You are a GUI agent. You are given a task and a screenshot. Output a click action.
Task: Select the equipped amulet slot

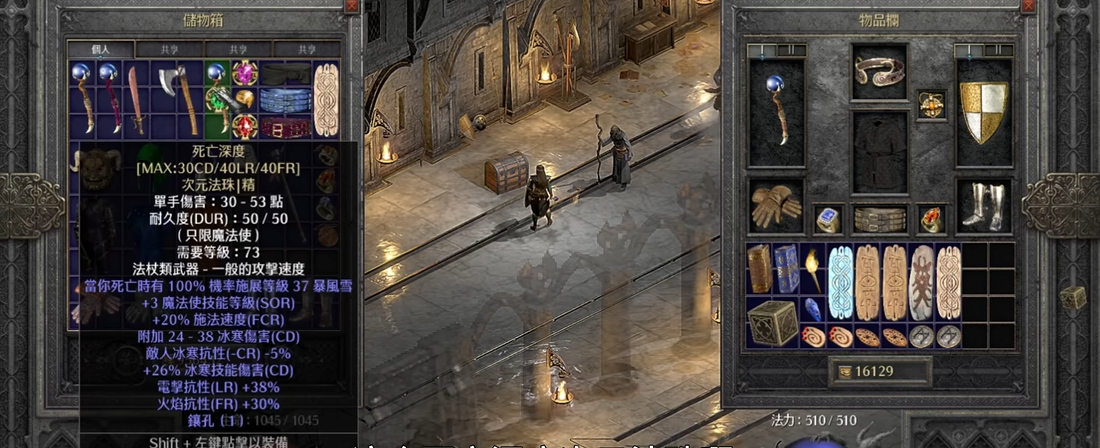(x=932, y=104)
